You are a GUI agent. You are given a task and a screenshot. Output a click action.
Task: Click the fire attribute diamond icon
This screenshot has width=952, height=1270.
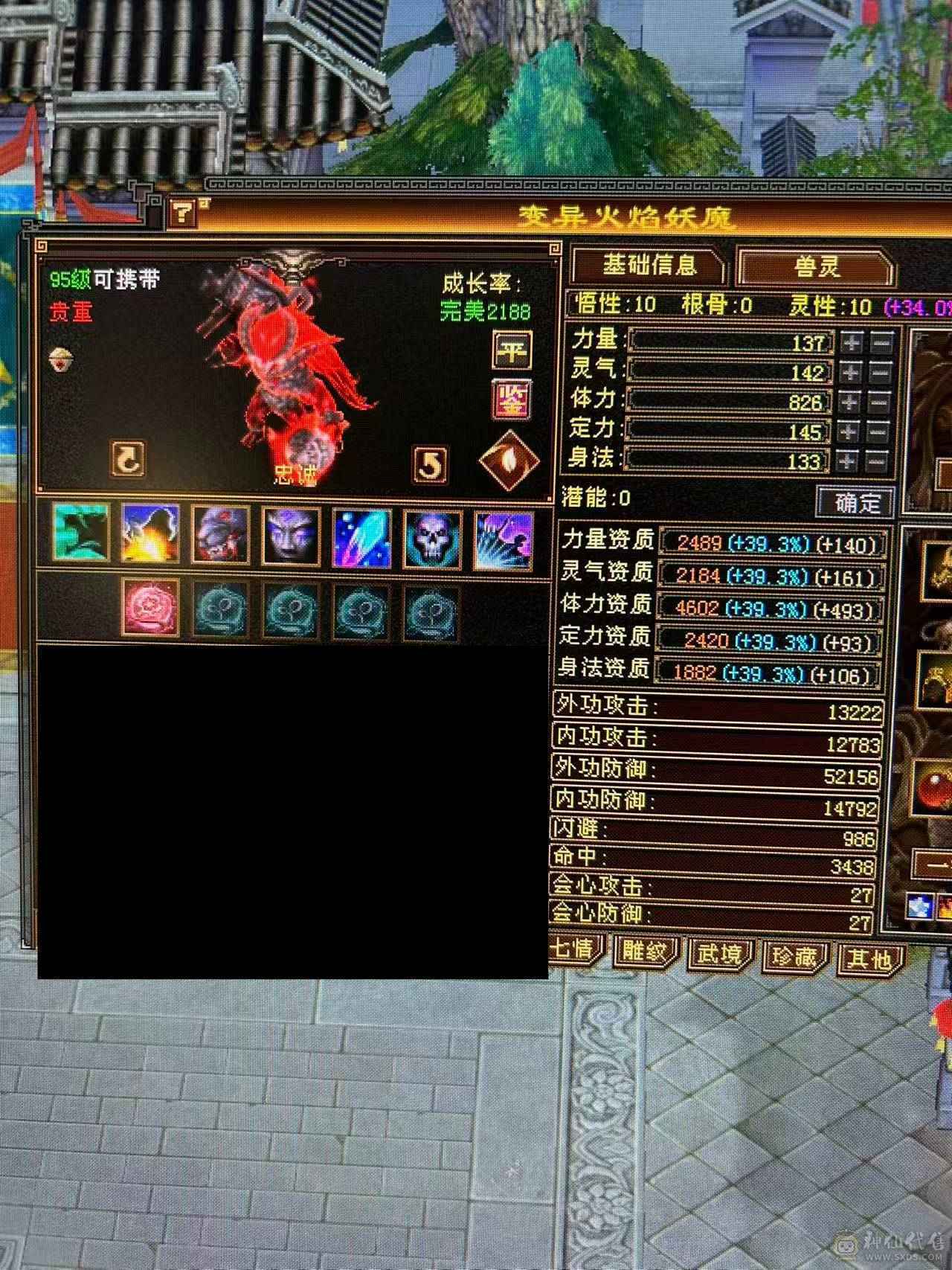[512, 461]
